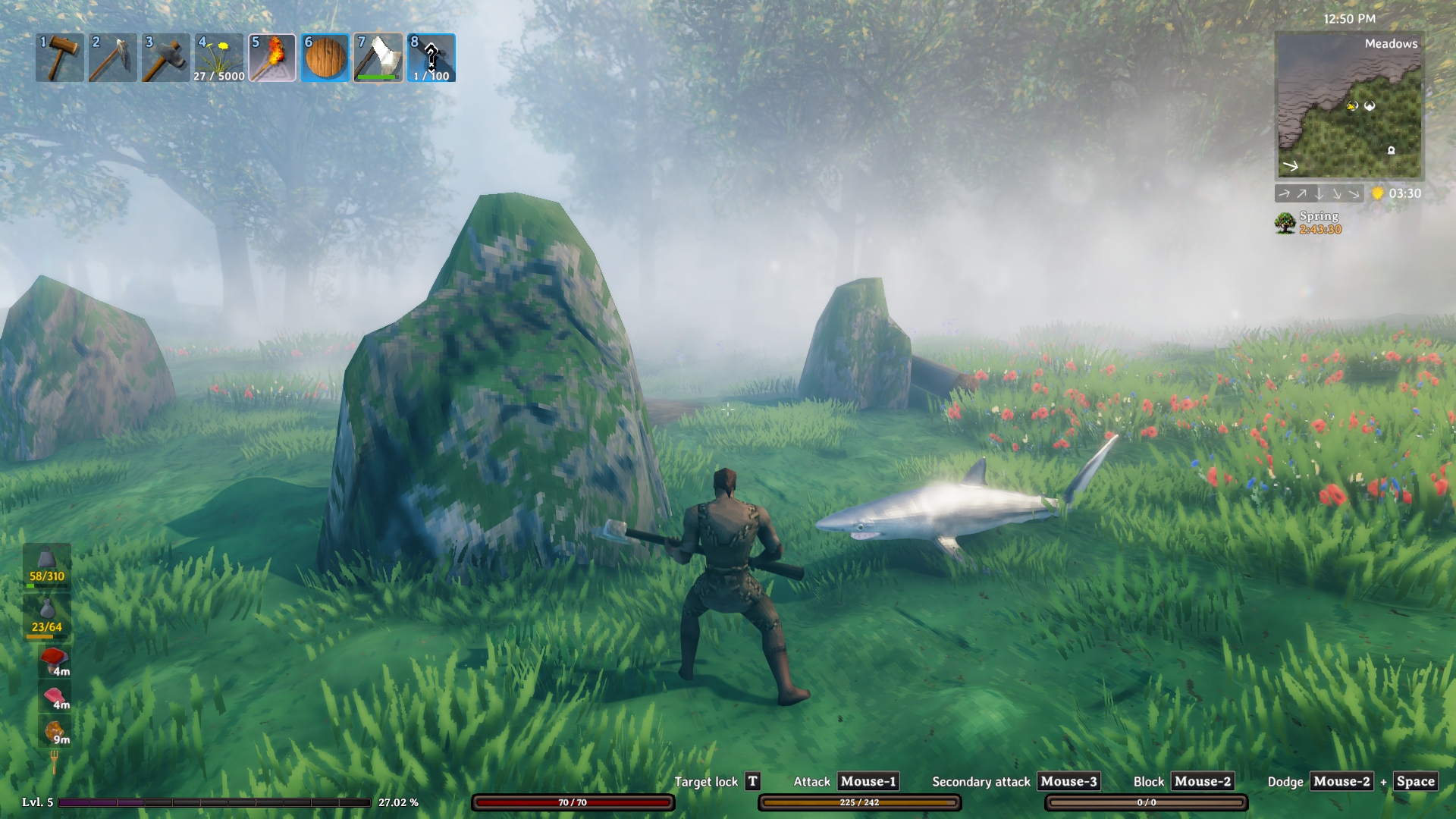Equip the hoe from the hotbar
Viewport: 1456px width, 819px height.
coord(113,58)
